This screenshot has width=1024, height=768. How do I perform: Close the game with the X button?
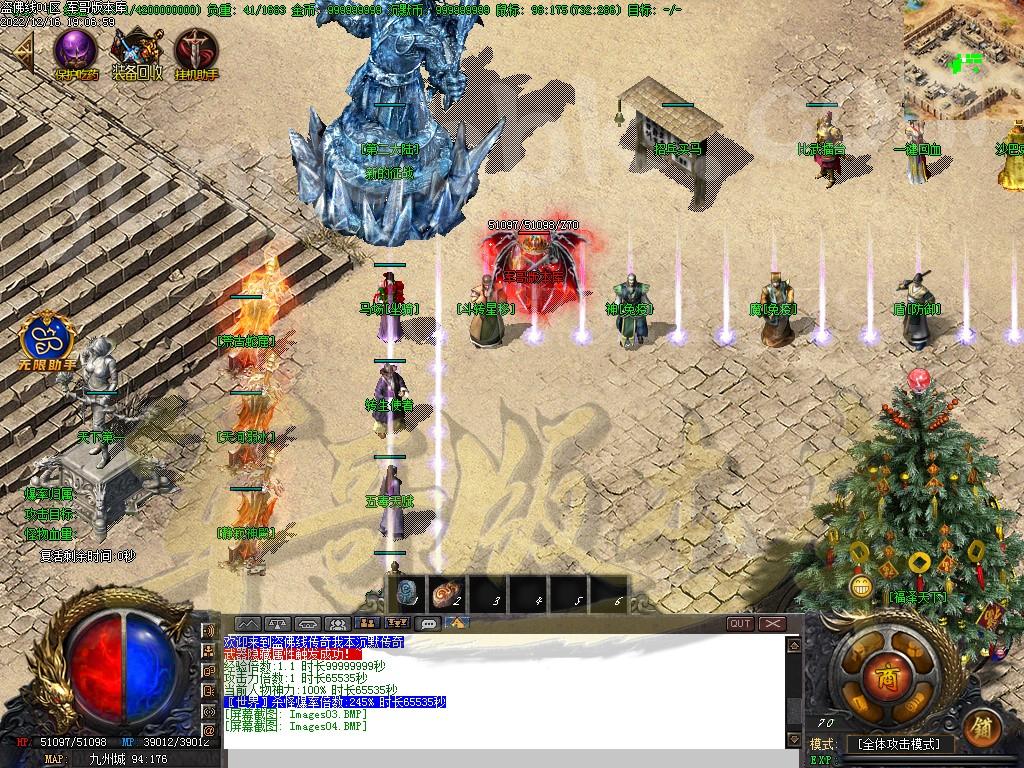pyautogui.click(x=772, y=623)
